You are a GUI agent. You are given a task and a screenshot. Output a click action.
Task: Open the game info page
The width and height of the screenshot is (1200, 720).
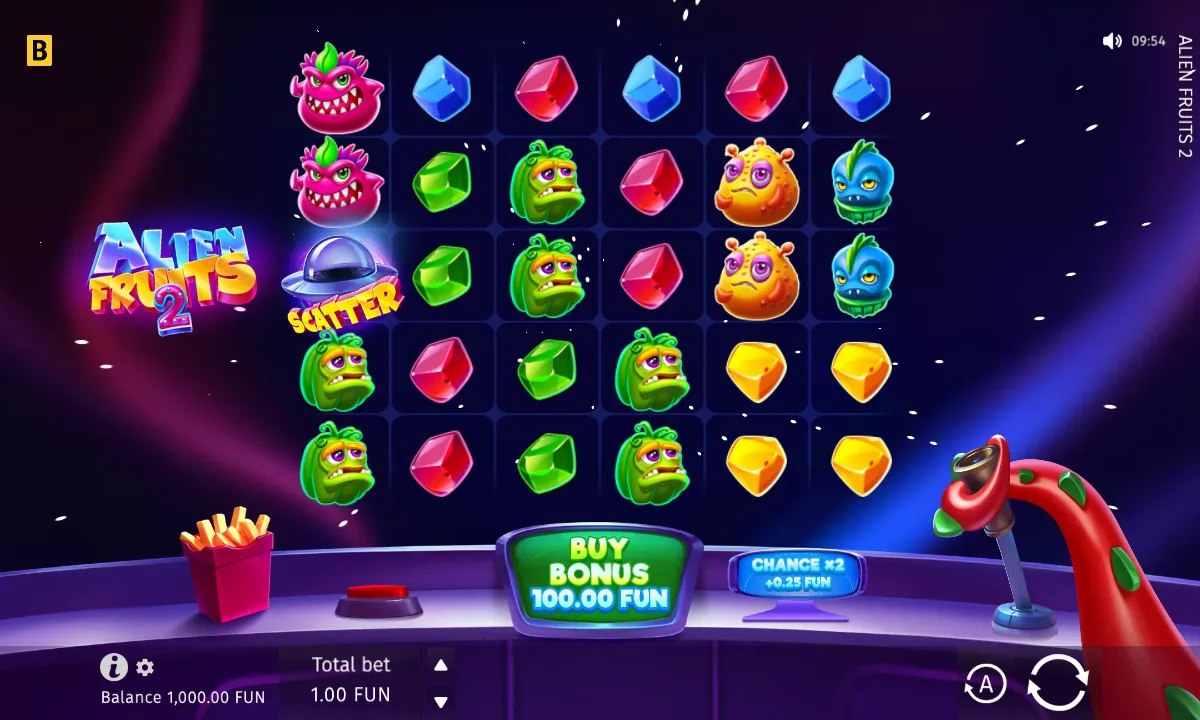coord(114,667)
